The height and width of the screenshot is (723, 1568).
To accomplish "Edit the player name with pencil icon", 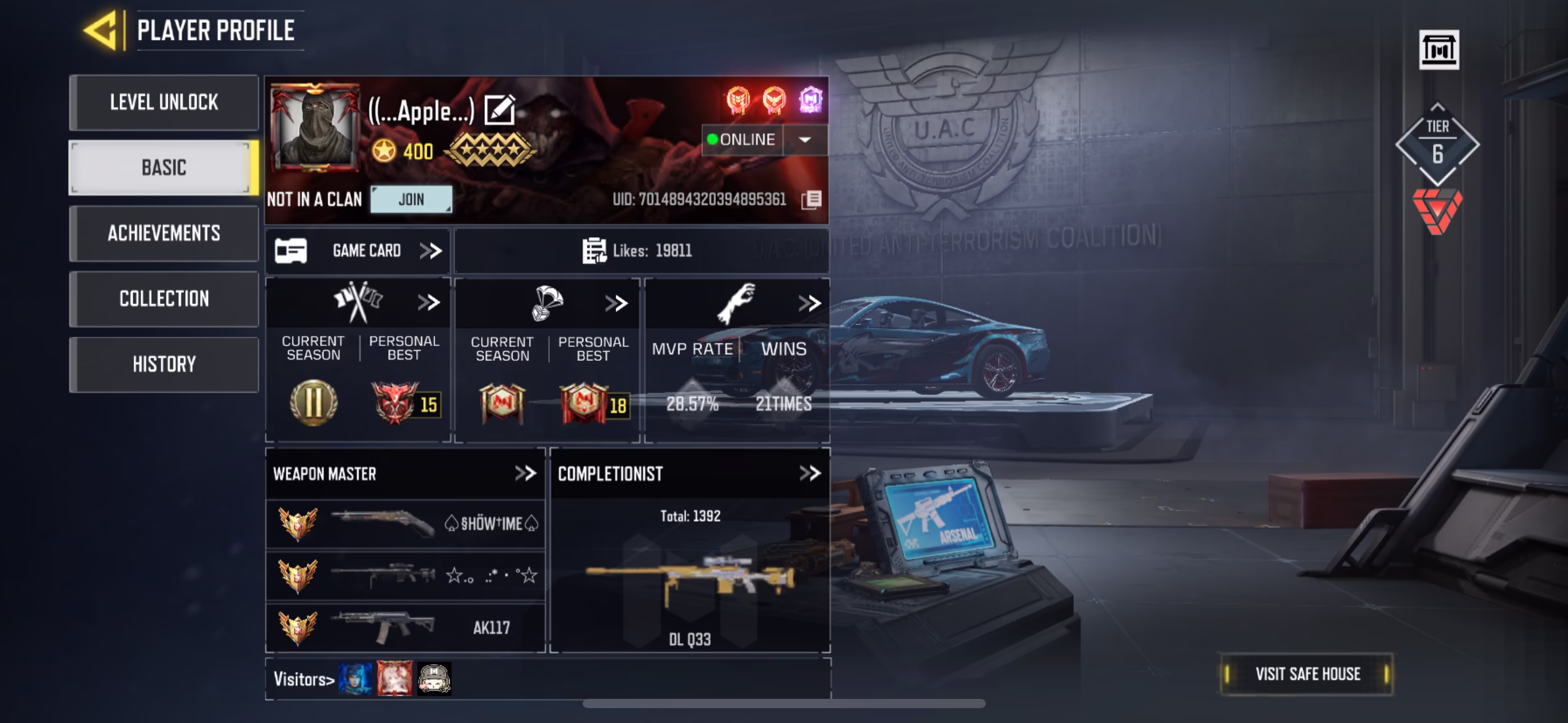I will 500,110.
